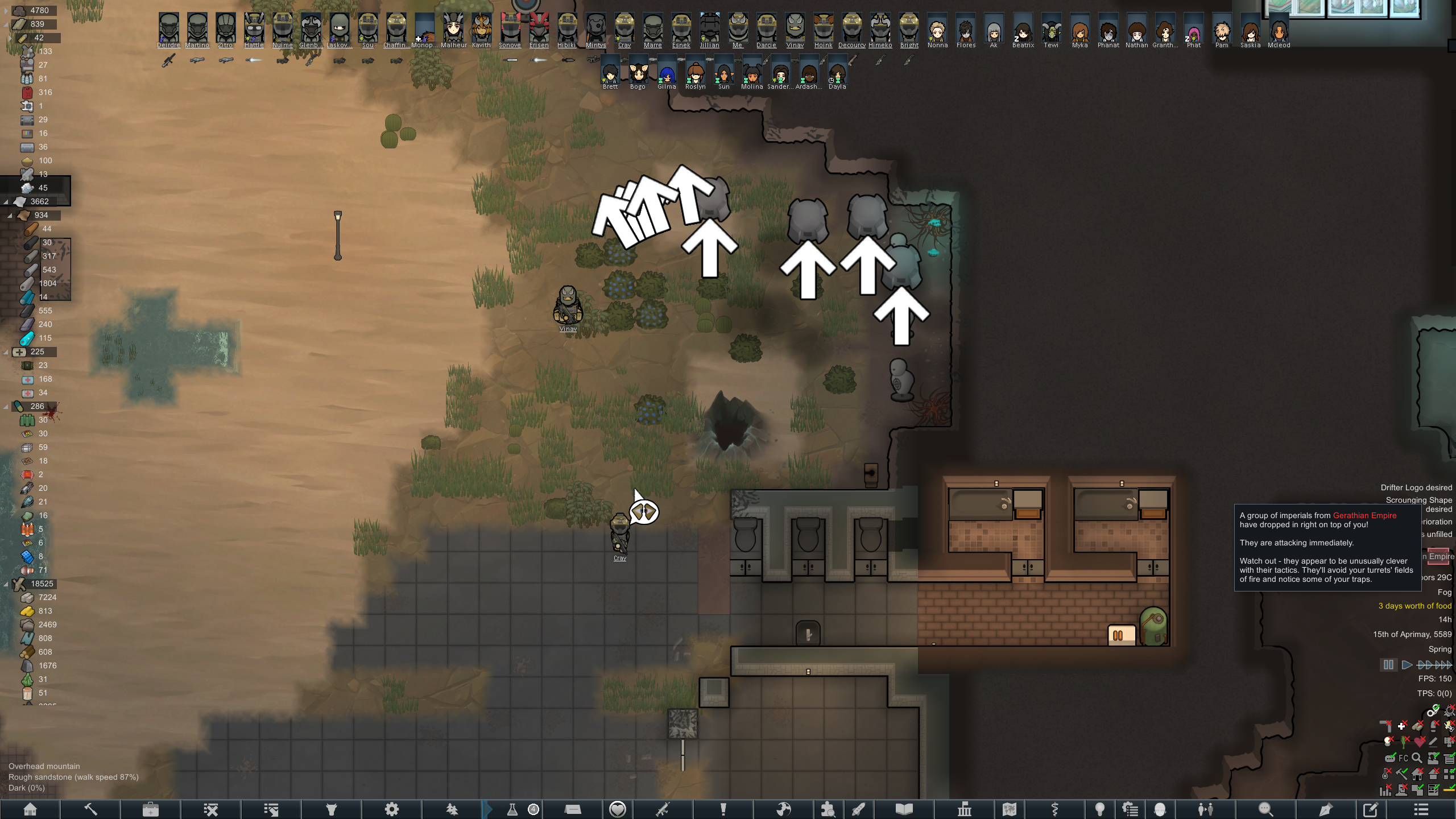Pause the game with the pause button
This screenshot has width=1456, height=819.
(1388, 665)
